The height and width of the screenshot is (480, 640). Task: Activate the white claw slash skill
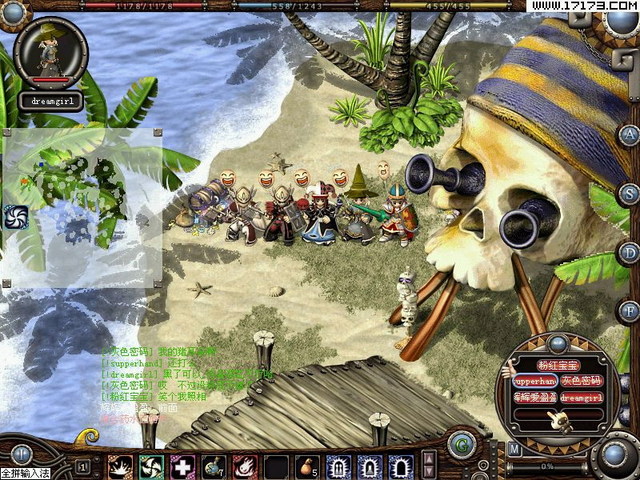(x=121, y=466)
